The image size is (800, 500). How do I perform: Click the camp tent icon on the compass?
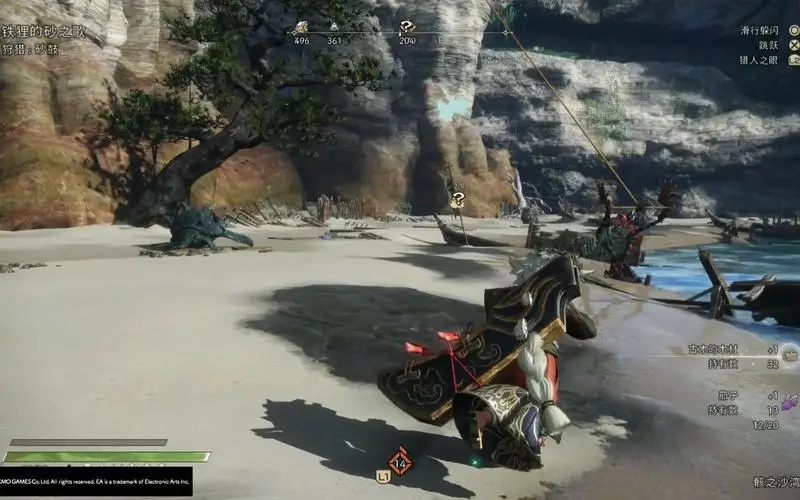pyautogui.click(x=334, y=27)
